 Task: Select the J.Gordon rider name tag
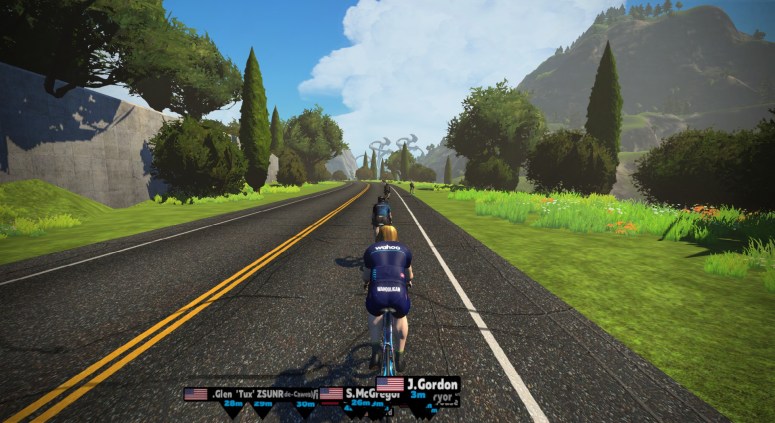click(x=418, y=384)
